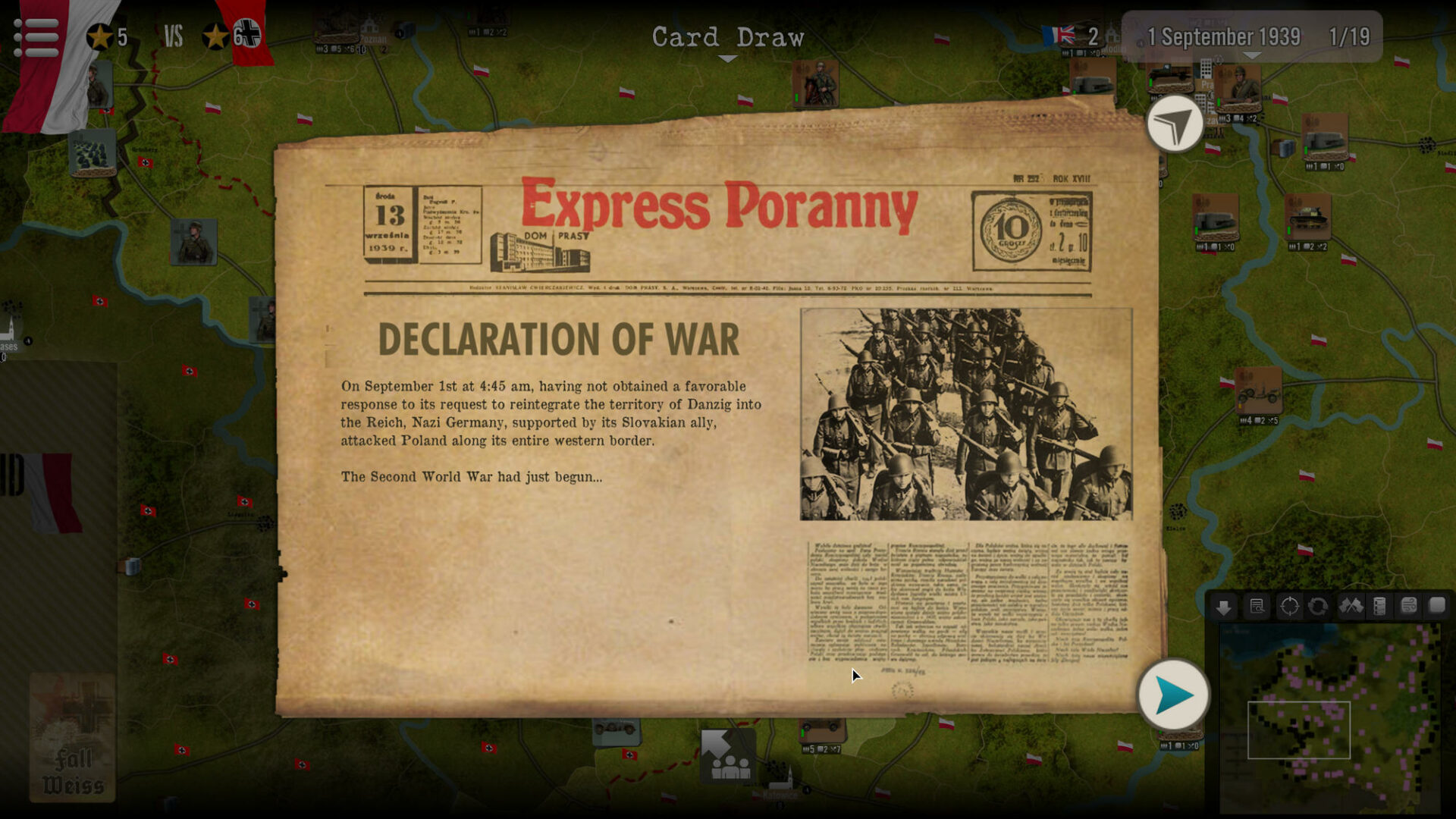The width and height of the screenshot is (1456, 819).
Task: Toggle the crossed flags map filter
Action: click(x=1351, y=606)
